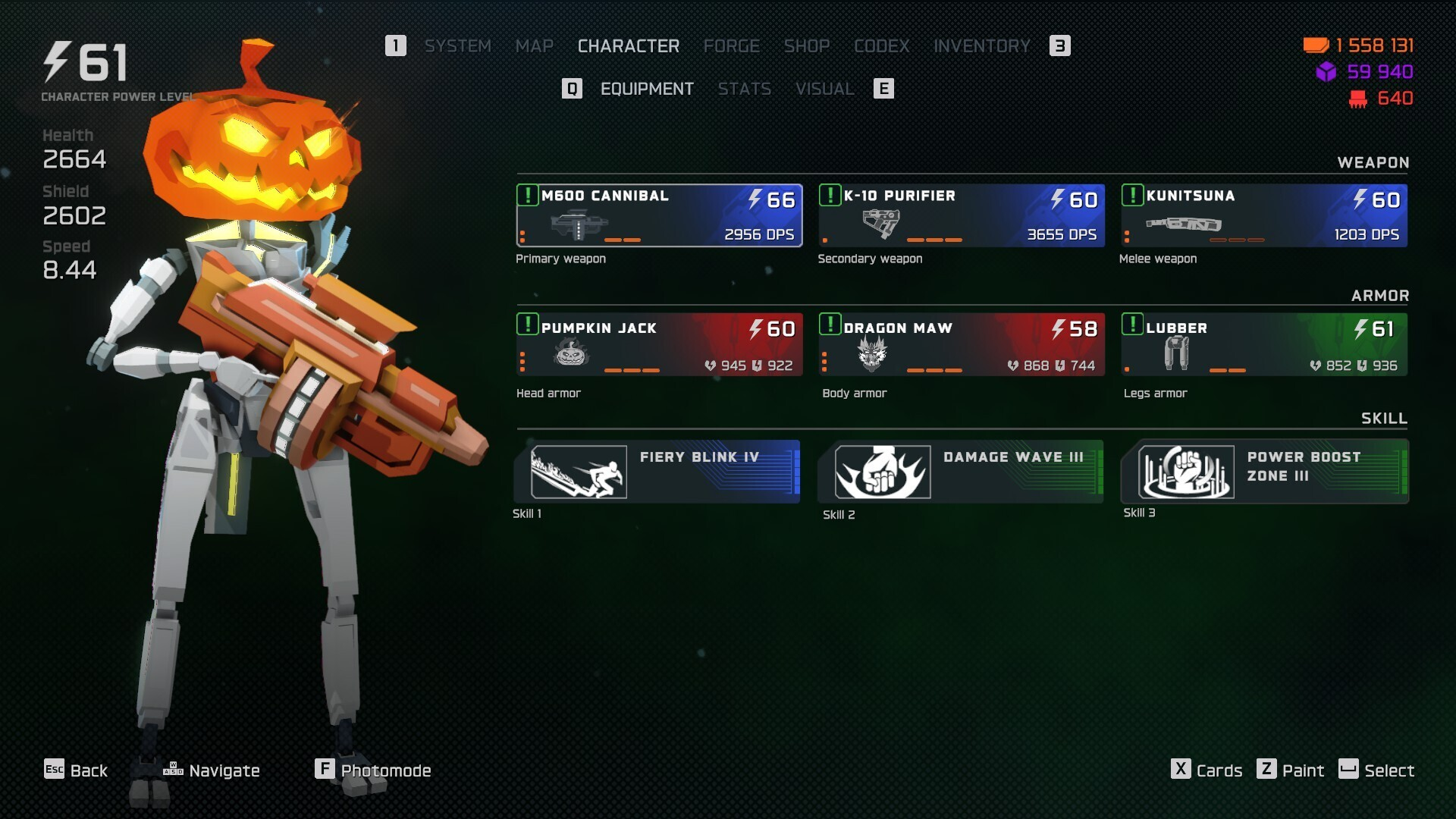The height and width of the screenshot is (819, 1456).
Task: Select the M600 Cannibal primary weapon slot
Action: (659, 215)
